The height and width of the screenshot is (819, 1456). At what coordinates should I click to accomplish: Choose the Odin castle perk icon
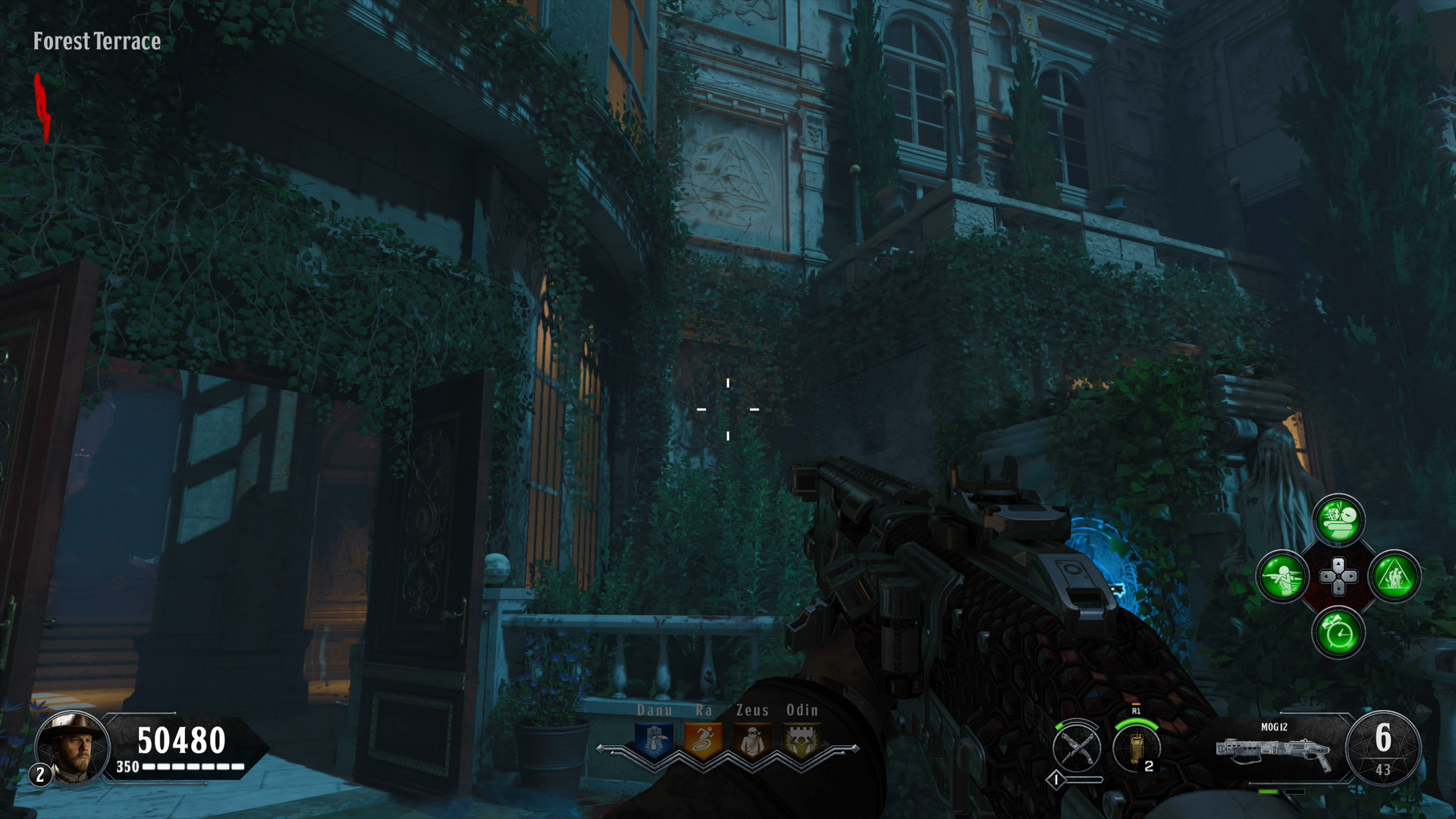(801, 741)
